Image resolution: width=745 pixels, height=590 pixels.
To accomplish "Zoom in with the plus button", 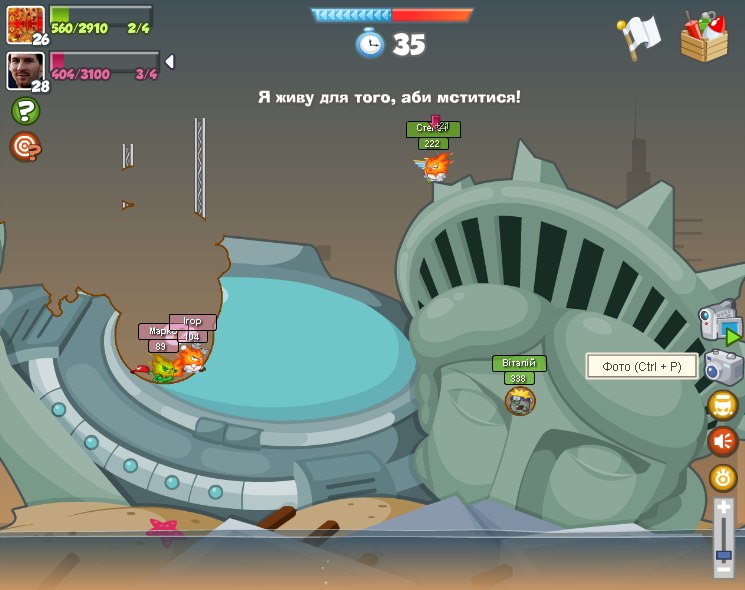I will point(723,509).
